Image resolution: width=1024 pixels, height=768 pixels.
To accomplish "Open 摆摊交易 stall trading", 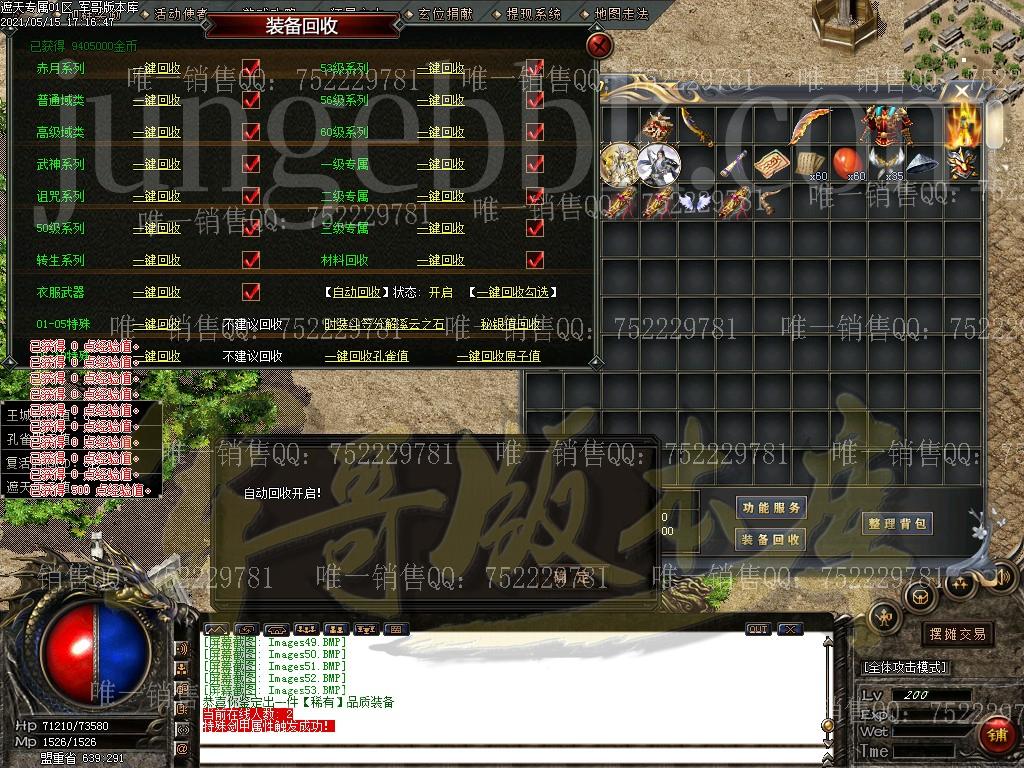I will [957, 634].
